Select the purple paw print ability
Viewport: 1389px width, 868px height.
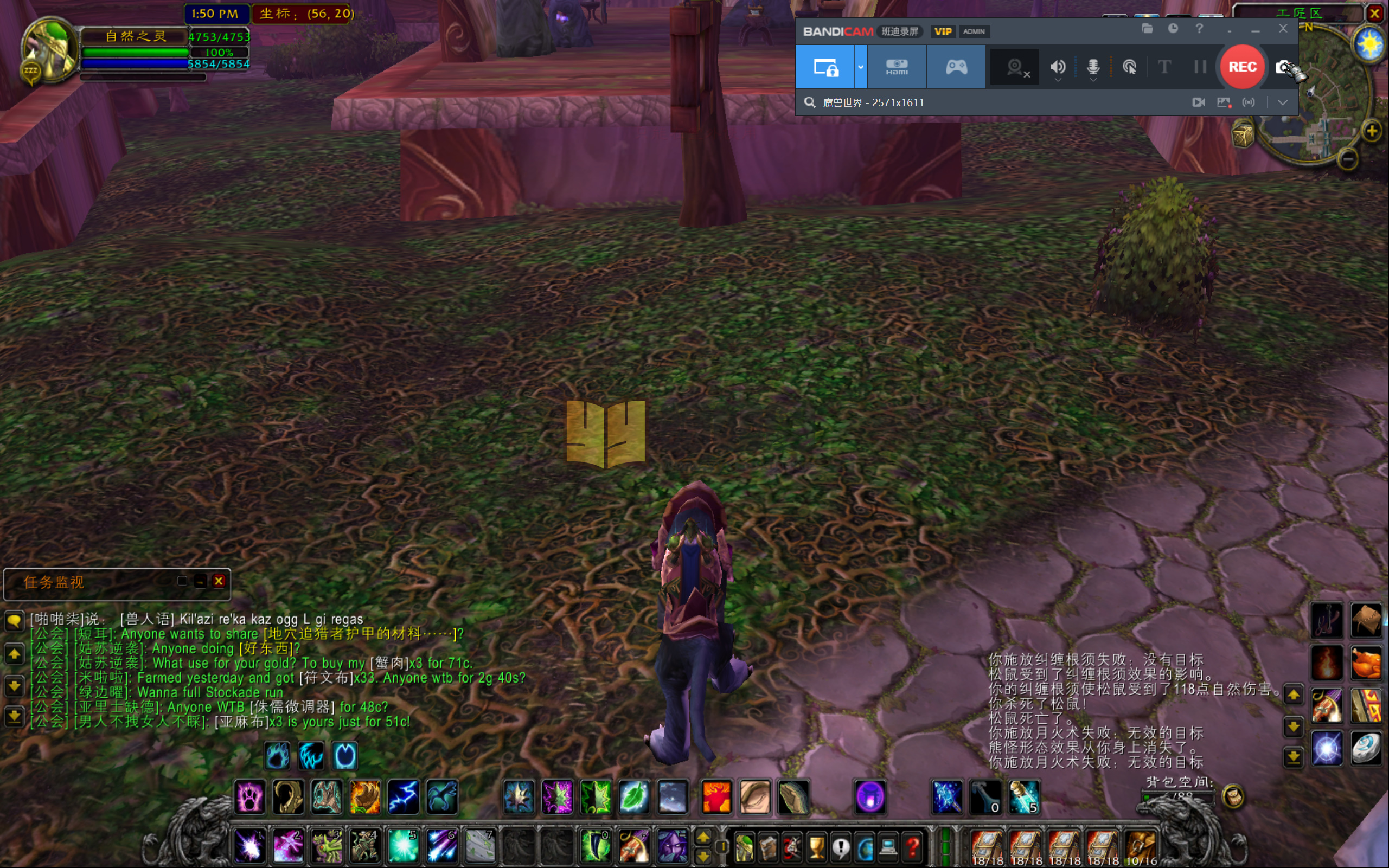[x=250, y=797]
